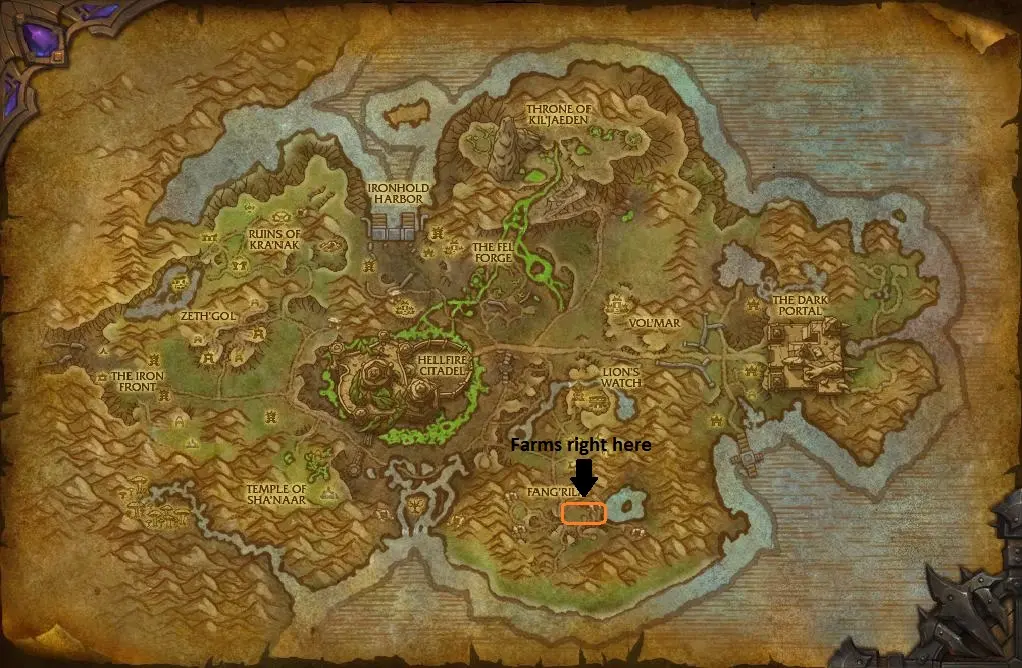Choose Lion's Watch on the map

(x=620, y=376)
